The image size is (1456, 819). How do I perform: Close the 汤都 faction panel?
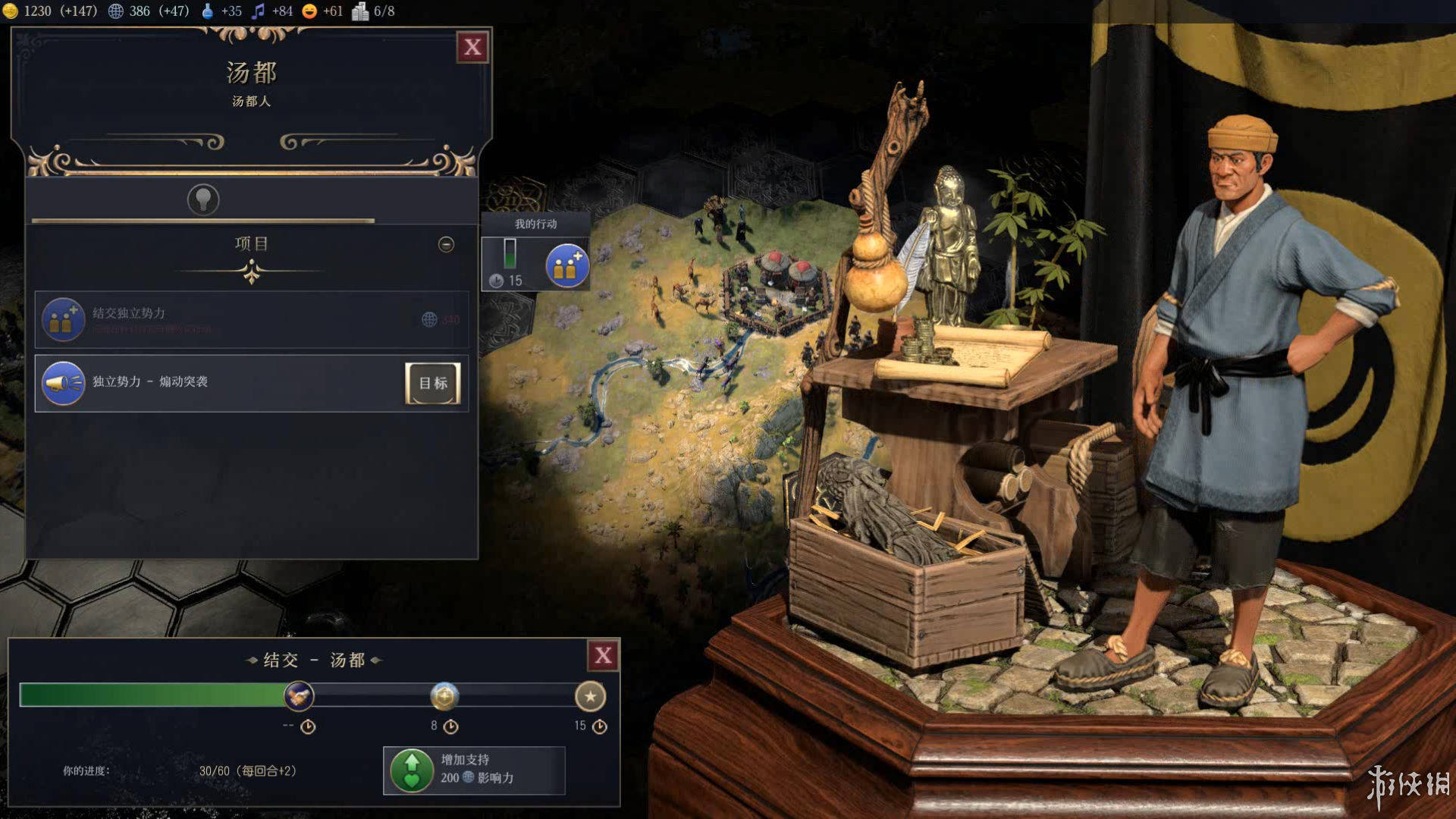[472, 47]
